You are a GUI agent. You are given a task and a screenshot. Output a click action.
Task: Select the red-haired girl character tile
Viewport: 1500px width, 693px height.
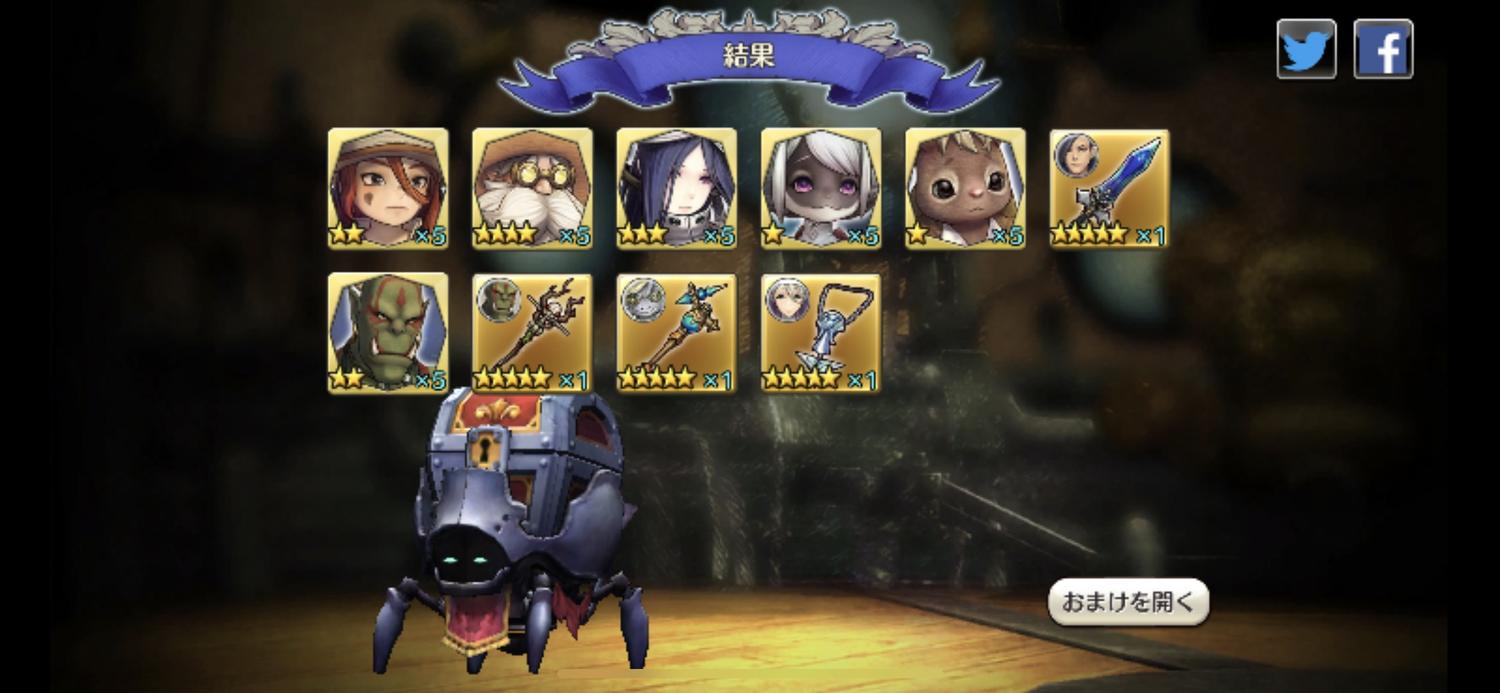click(x=388, y=188)
